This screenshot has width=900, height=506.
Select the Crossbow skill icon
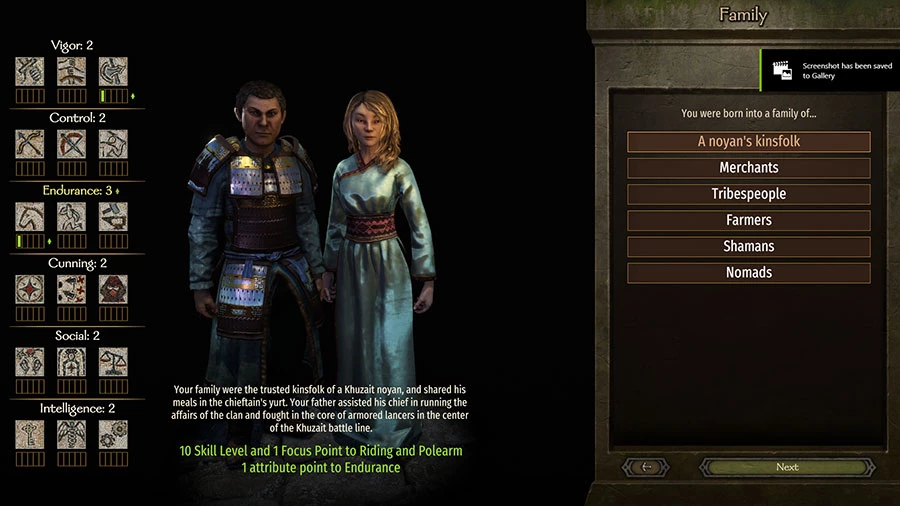[71, 144]
